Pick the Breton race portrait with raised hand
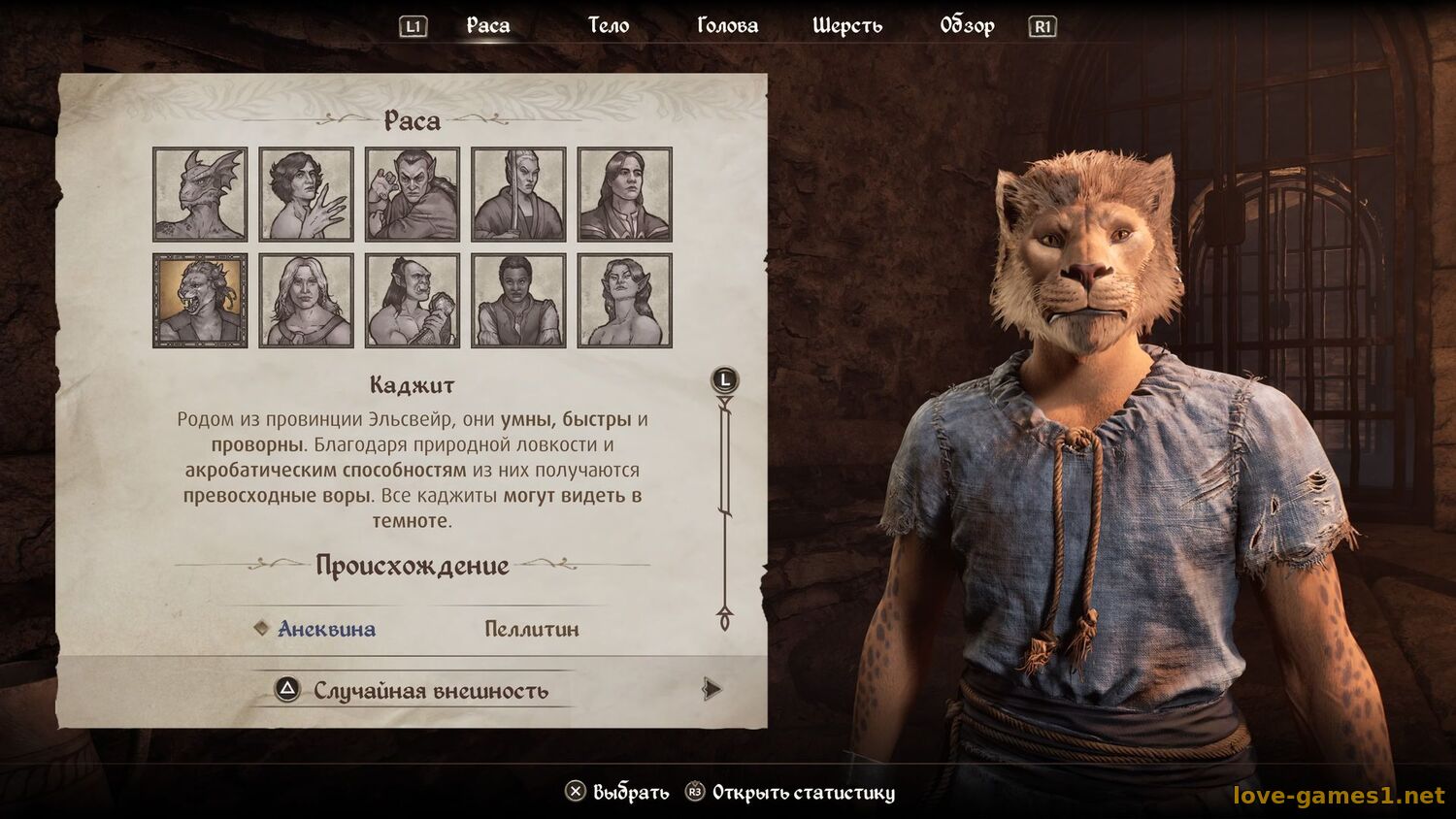Image resolution: width=1456 pixels, height=819 pixels. (306, 194)
